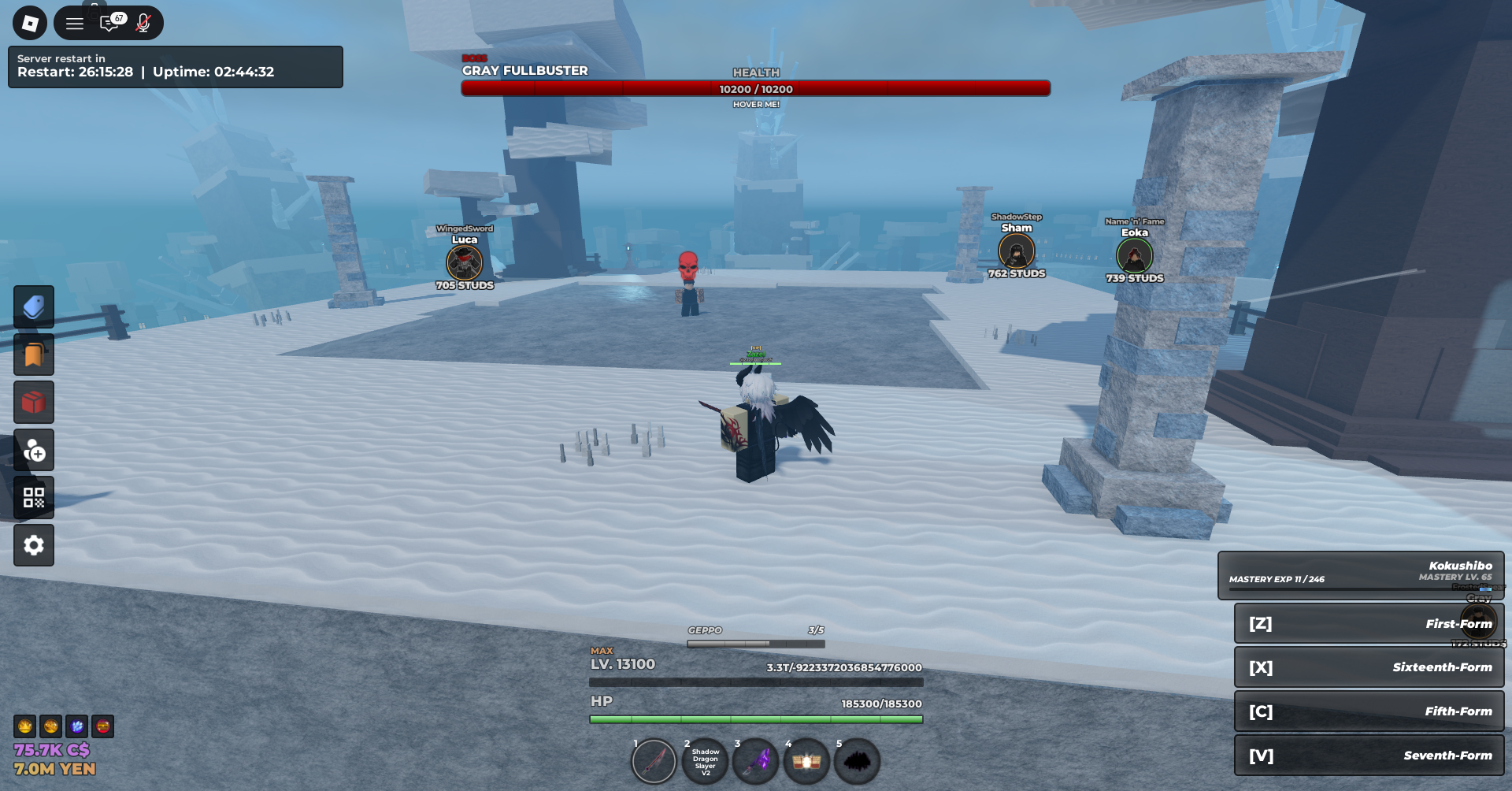Open the red crate rewards icon
This screenshot has width=1512, height=791.
[34, 402]
